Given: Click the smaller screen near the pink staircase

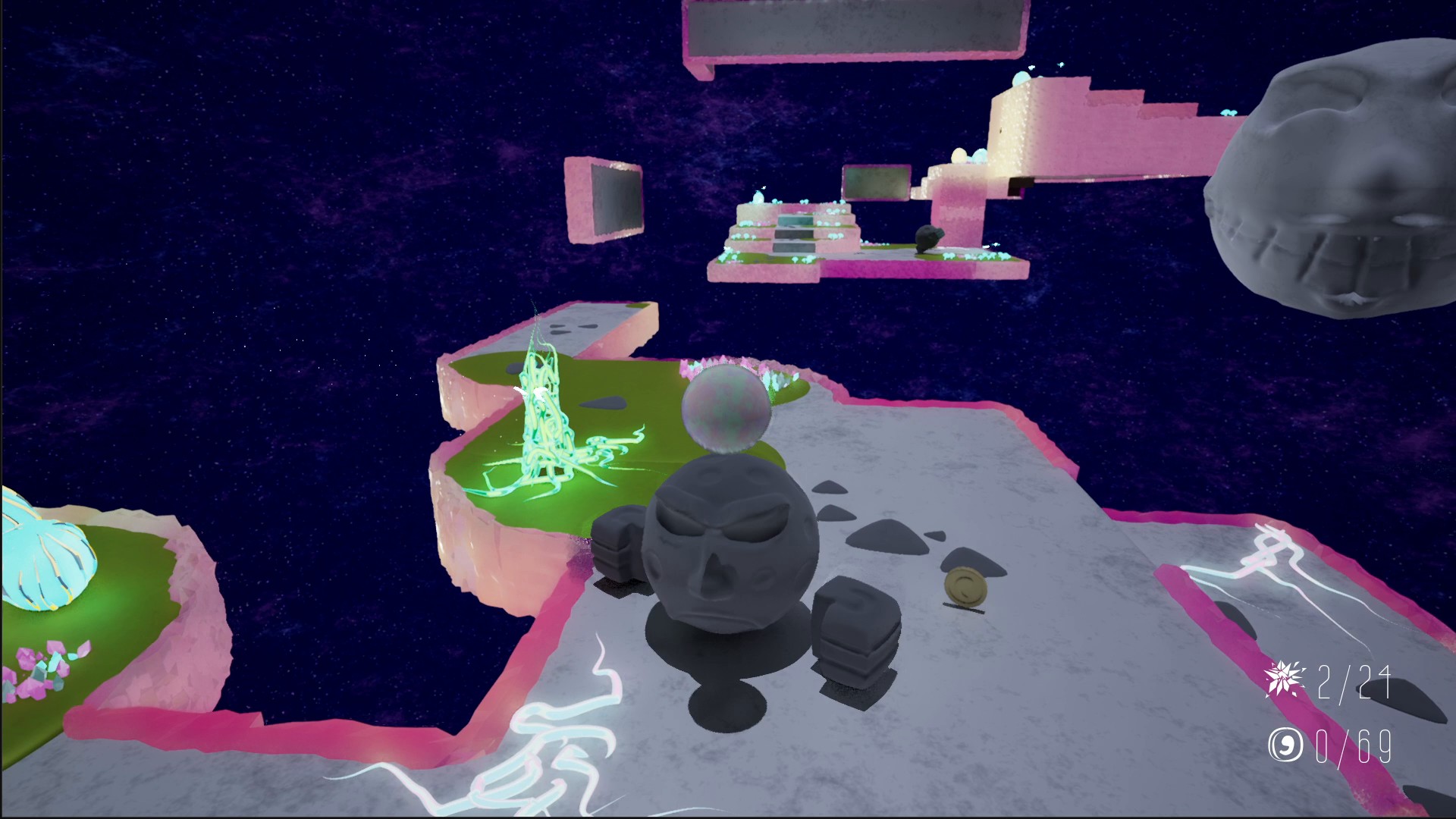Looking at the screenshot, I should click(x=876, y=182).
